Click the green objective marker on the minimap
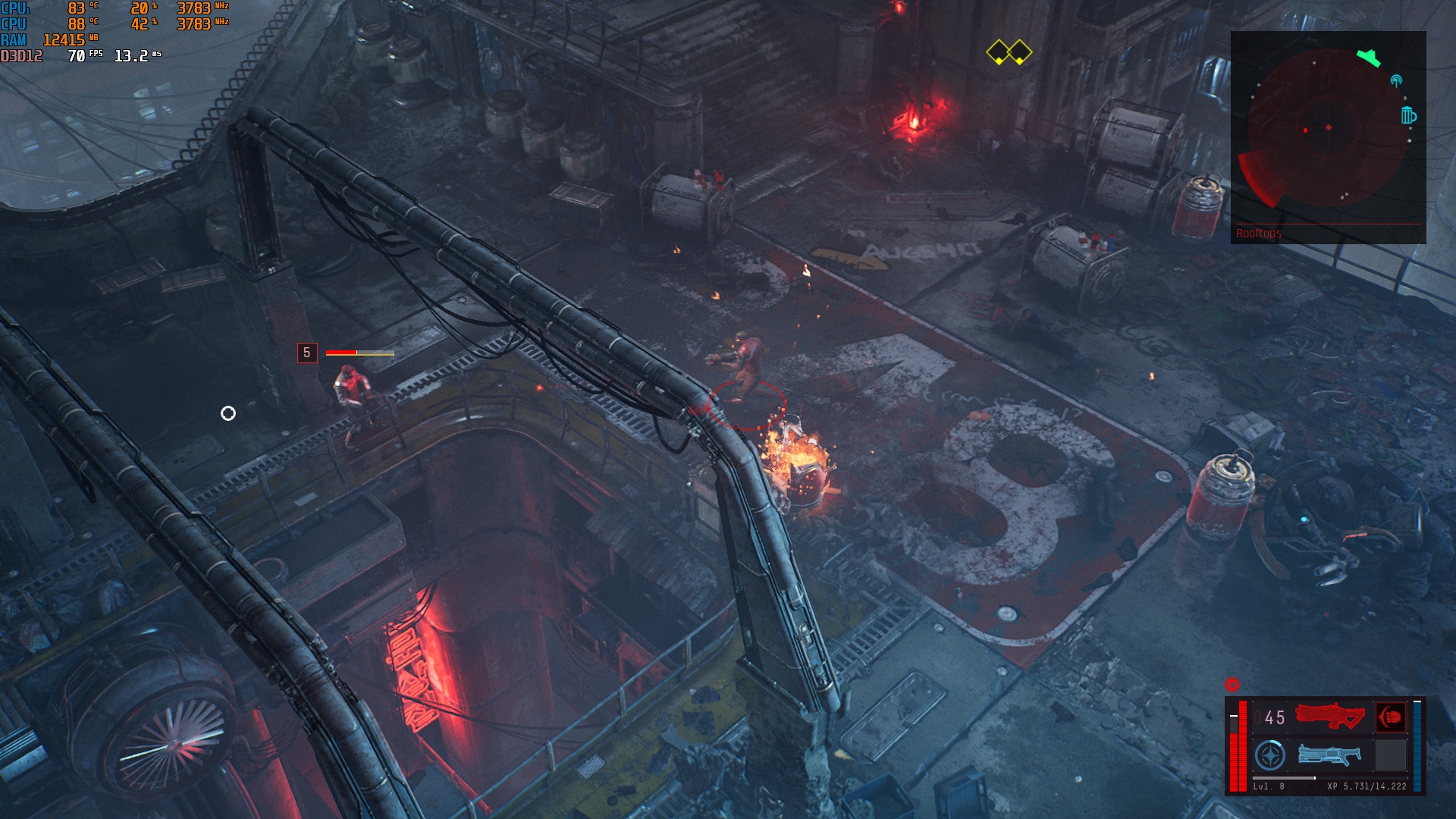The image size is (1456, 819). (1368, 57)
